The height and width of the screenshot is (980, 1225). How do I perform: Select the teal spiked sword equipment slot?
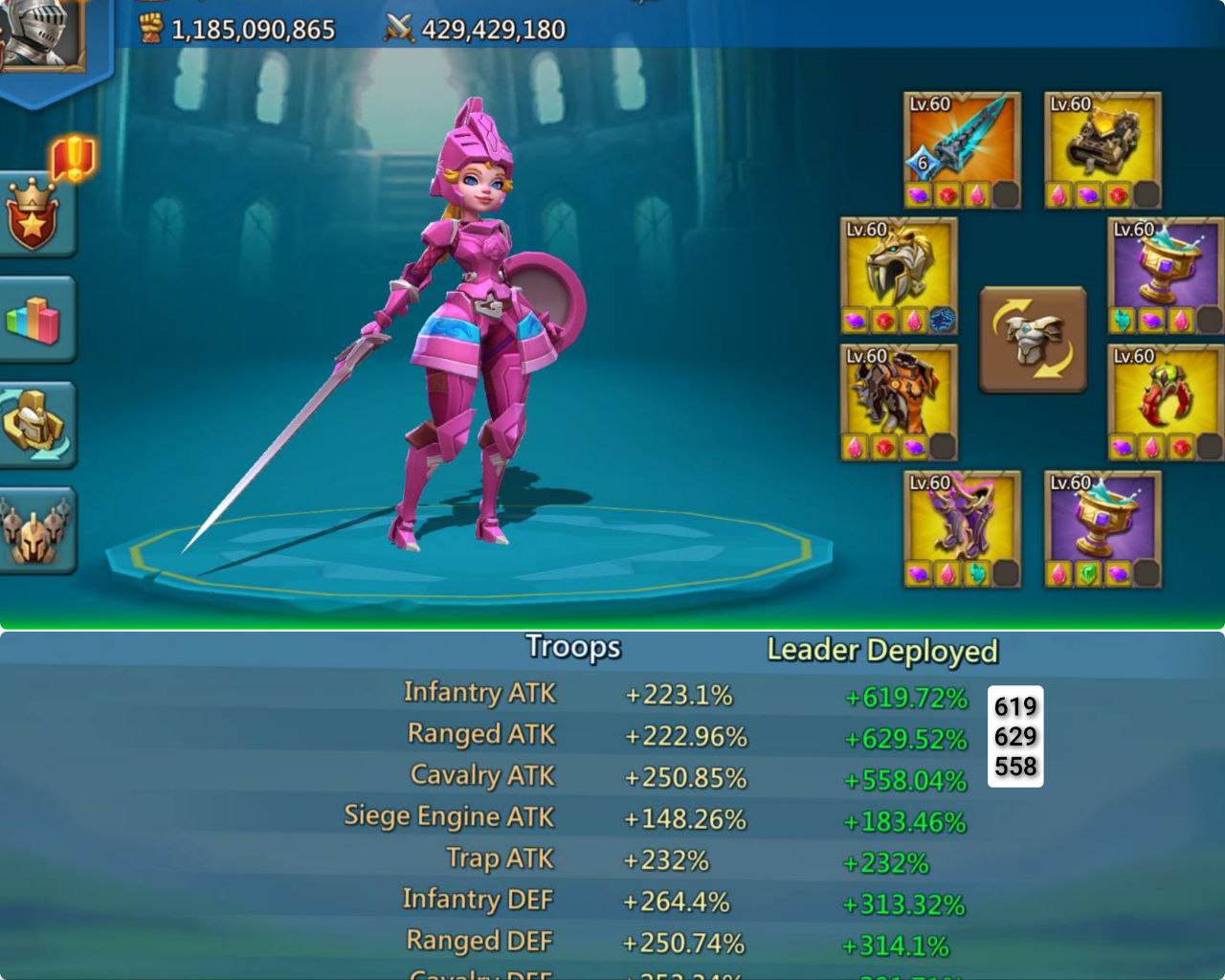(962, 140)
